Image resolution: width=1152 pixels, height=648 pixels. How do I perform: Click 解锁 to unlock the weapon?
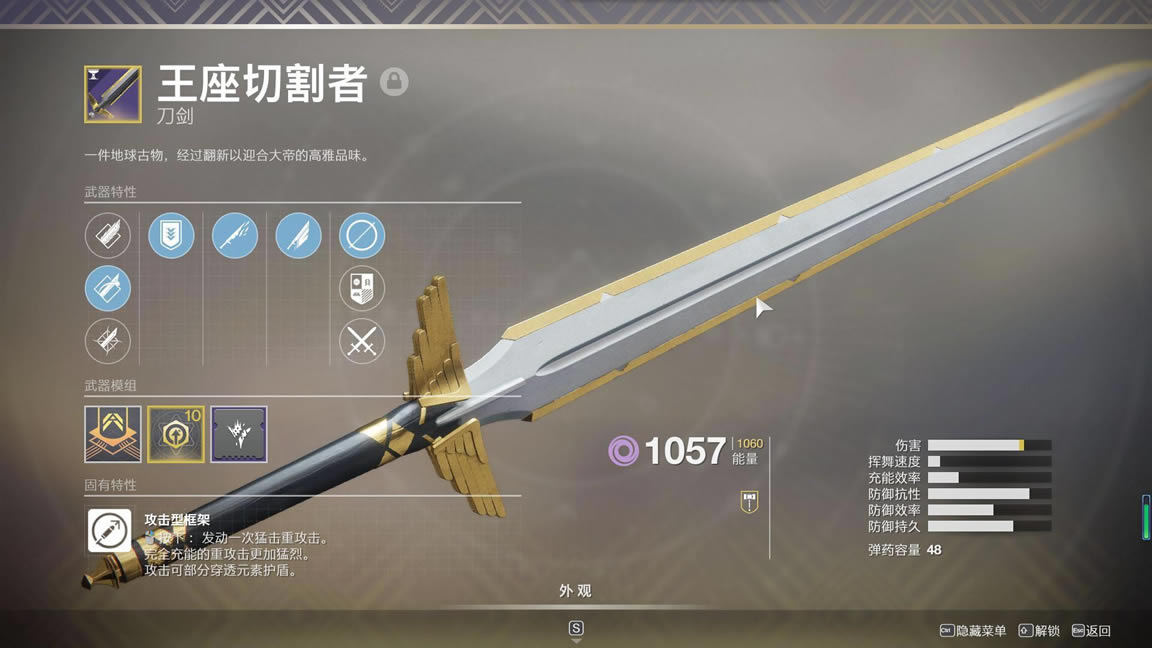1039,631
